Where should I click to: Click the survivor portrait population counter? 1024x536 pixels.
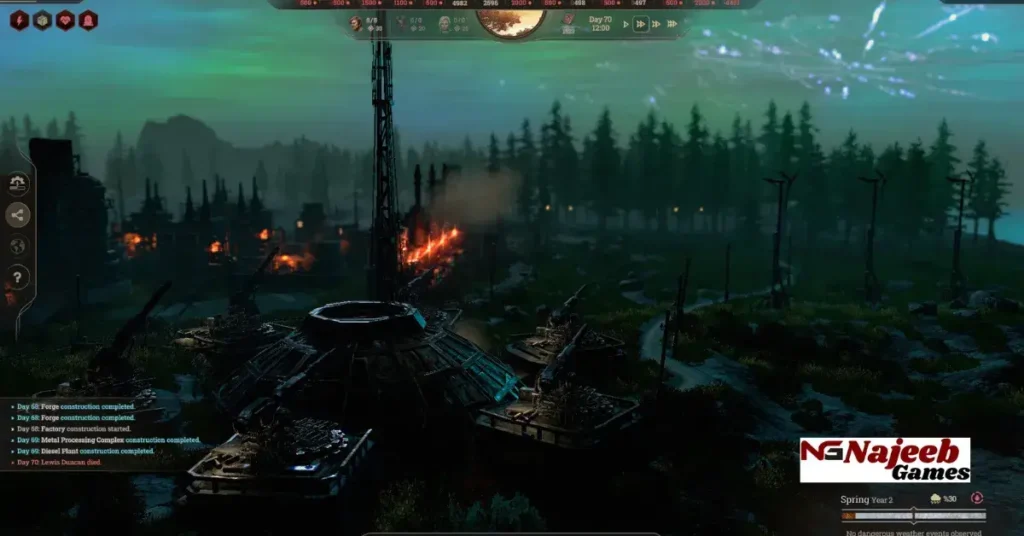(x=357, y=22)
